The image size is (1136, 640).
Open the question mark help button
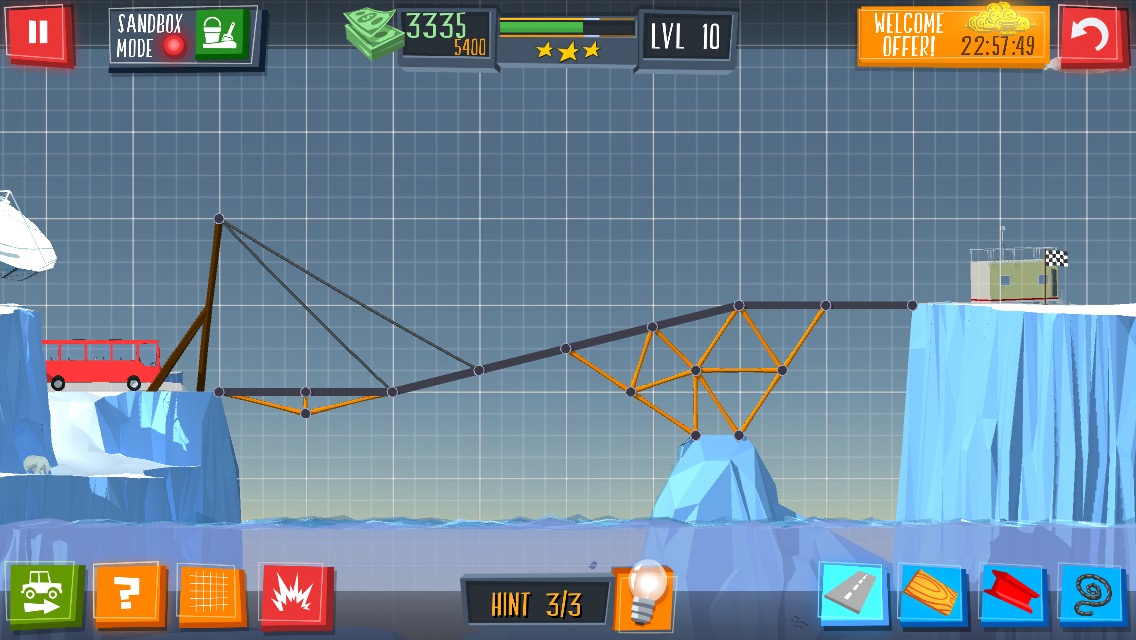(x=126, y=596)
